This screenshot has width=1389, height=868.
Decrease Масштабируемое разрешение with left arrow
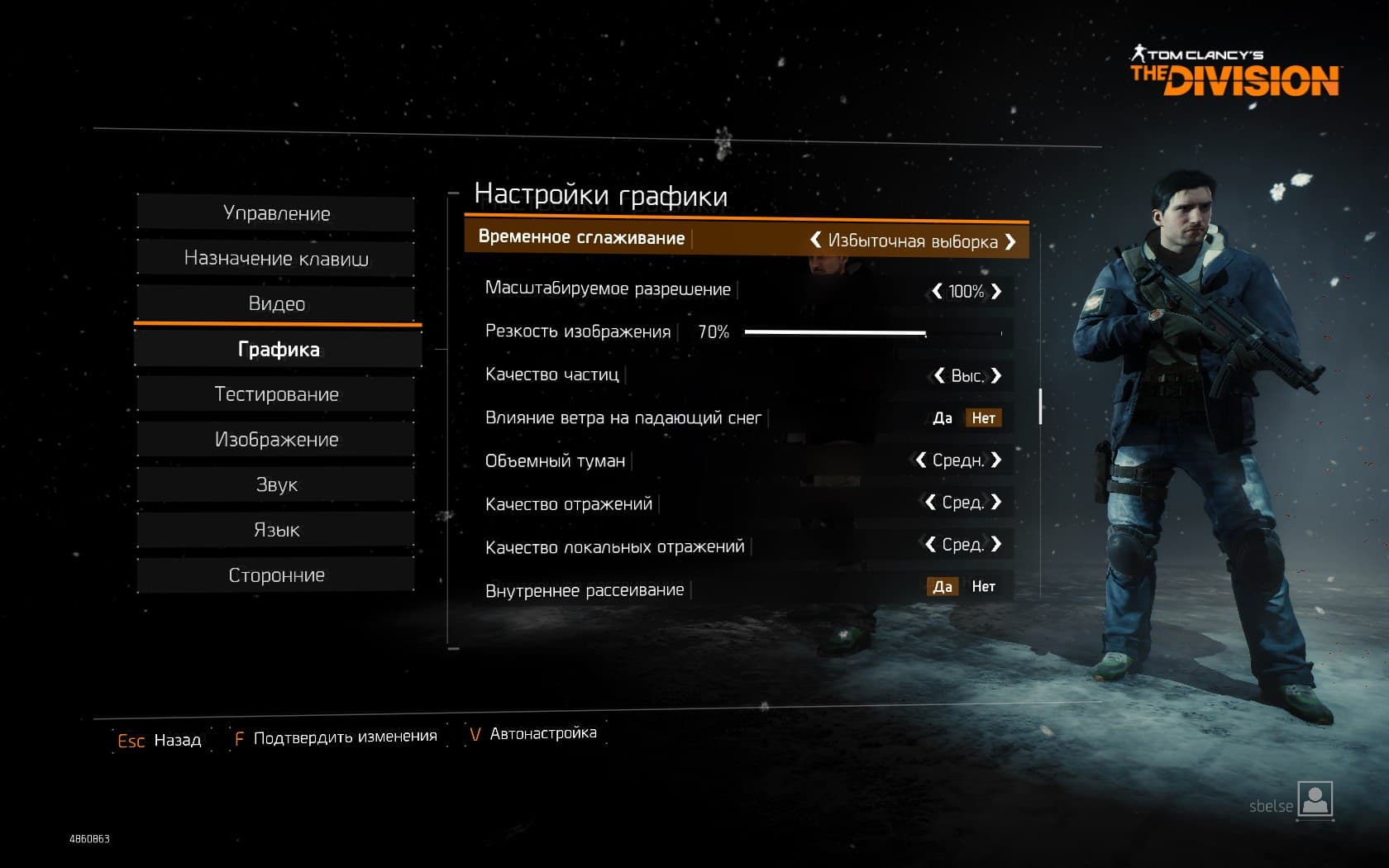pos(937,291)
